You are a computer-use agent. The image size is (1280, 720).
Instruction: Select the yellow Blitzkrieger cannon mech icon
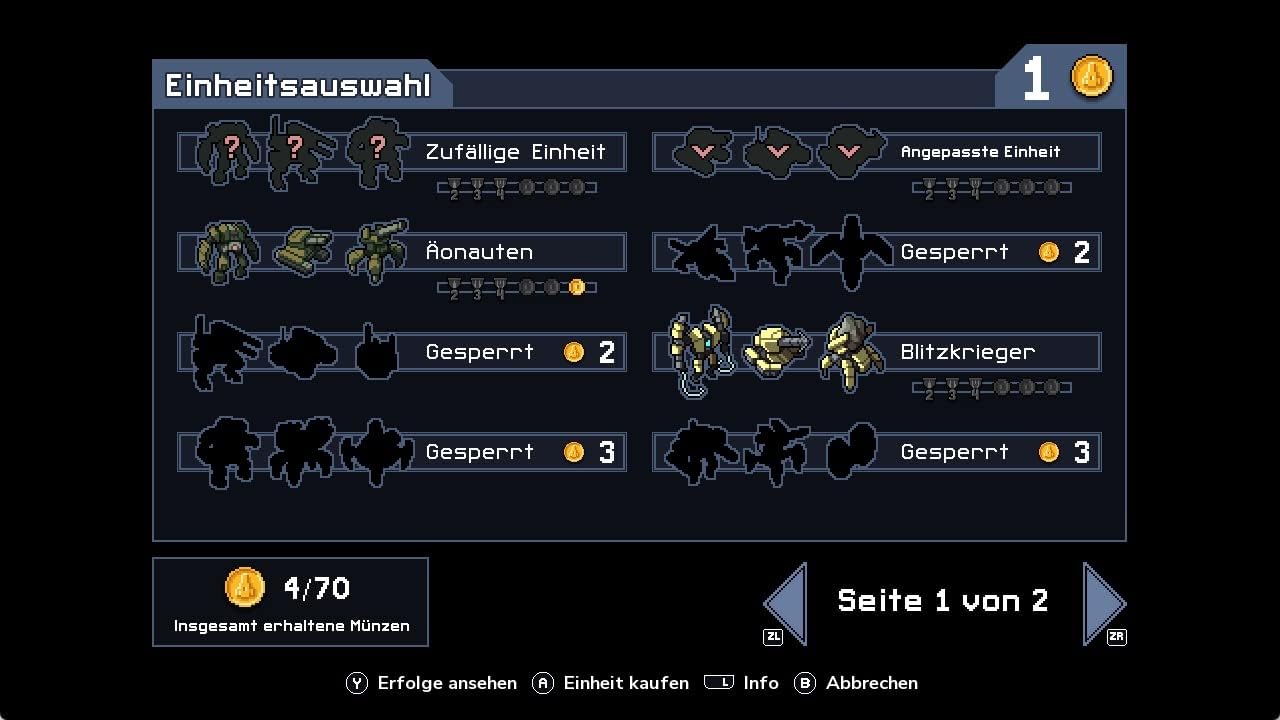(777, 352)
